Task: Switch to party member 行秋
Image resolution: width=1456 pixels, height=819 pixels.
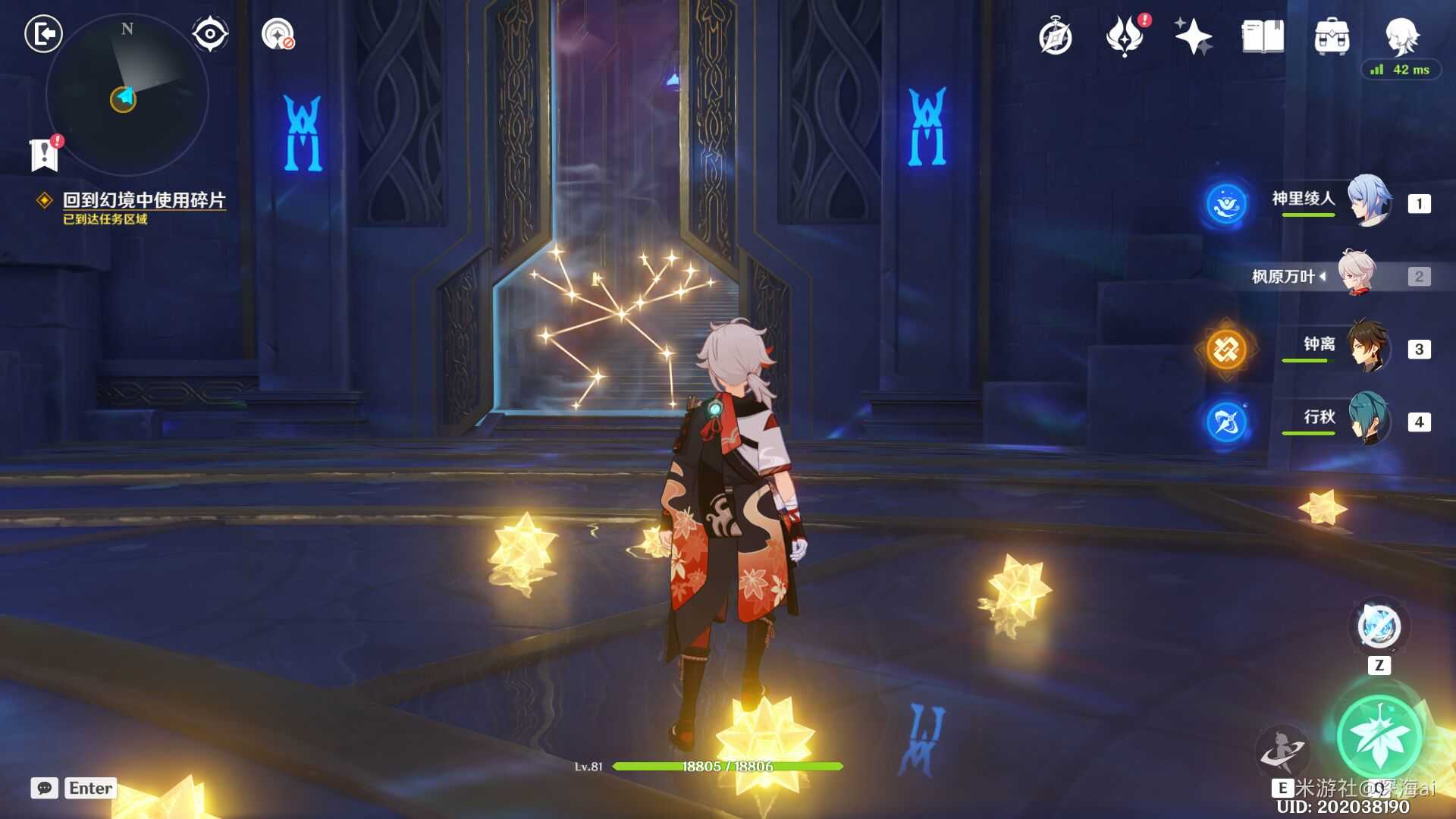Action: click(1368, 419)
